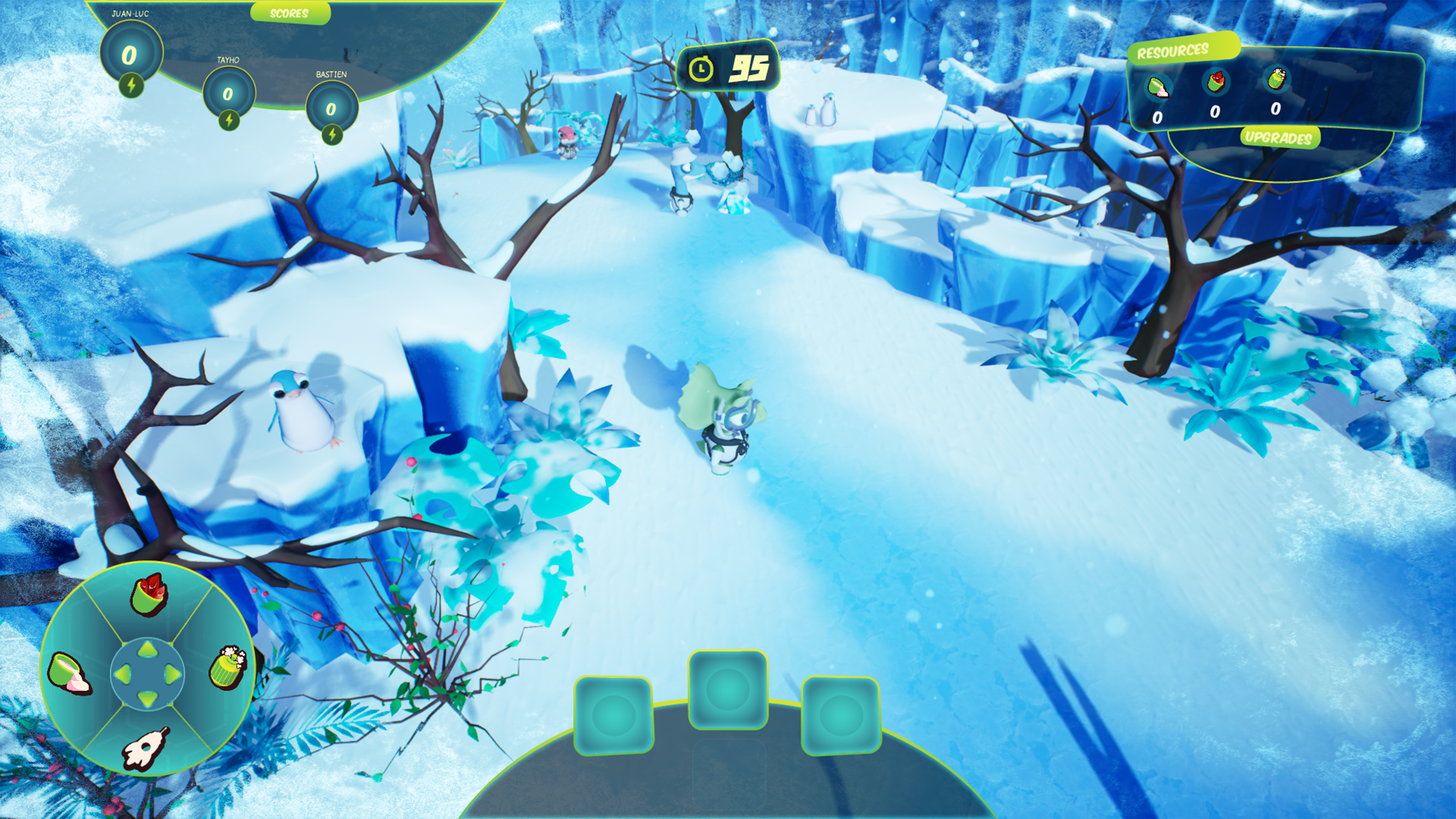Screen dimensions: 1456x819
Task: Click the lightning icon under Juan-Luc's score
Action: (131, 86)
